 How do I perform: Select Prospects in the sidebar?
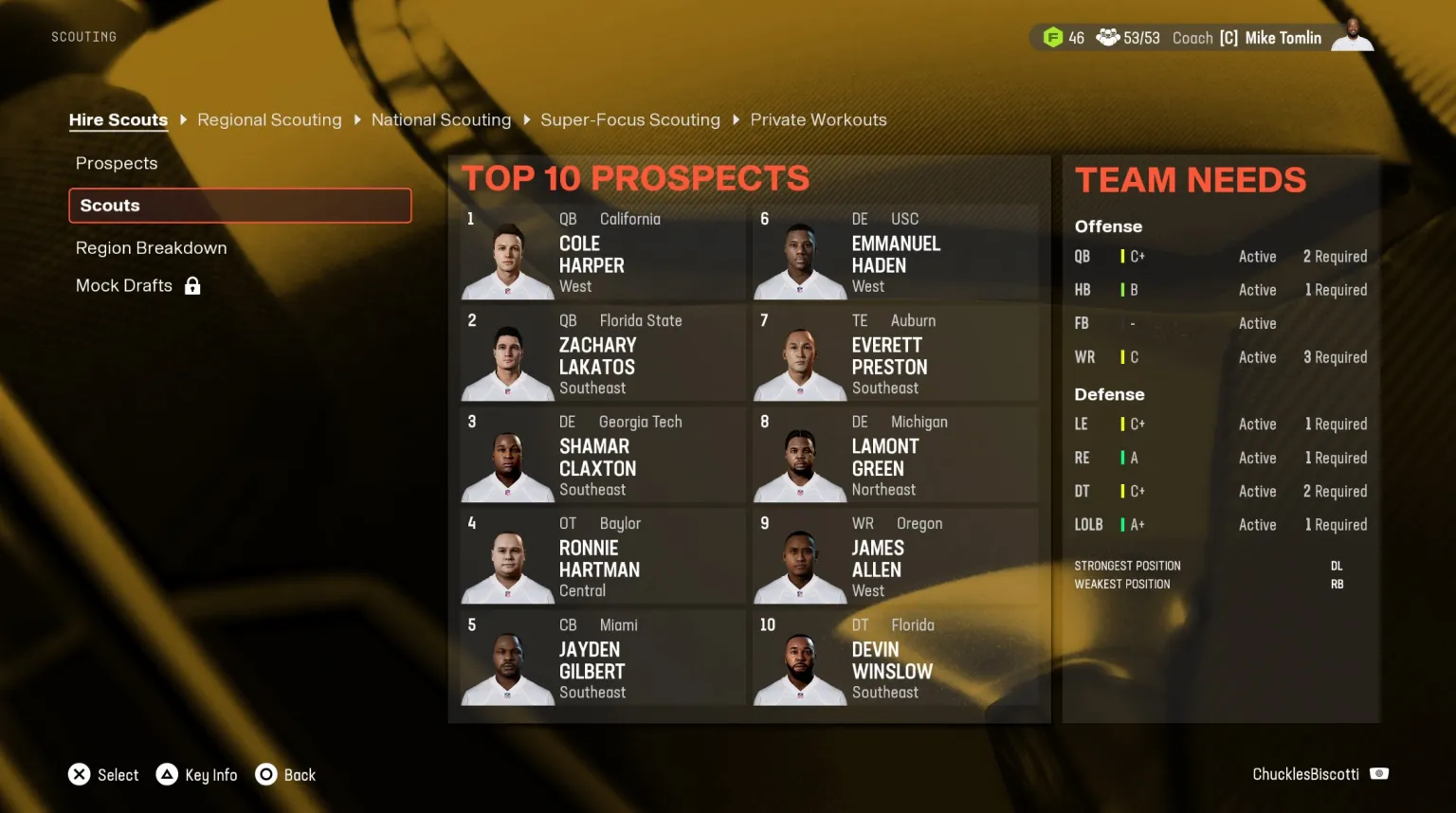click(x=117, y=163)
